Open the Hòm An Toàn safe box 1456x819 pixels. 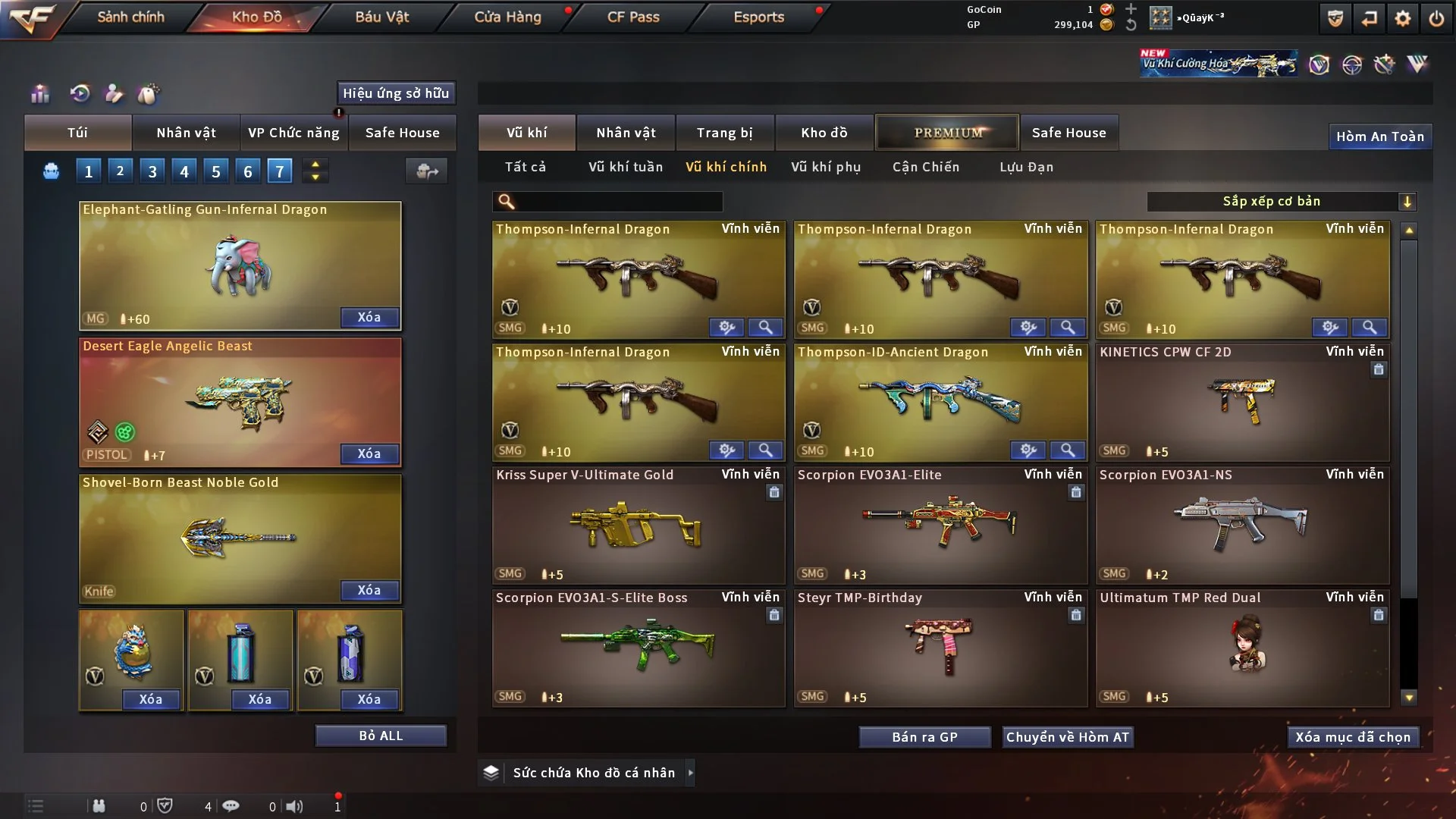(x=1379, y=136)
